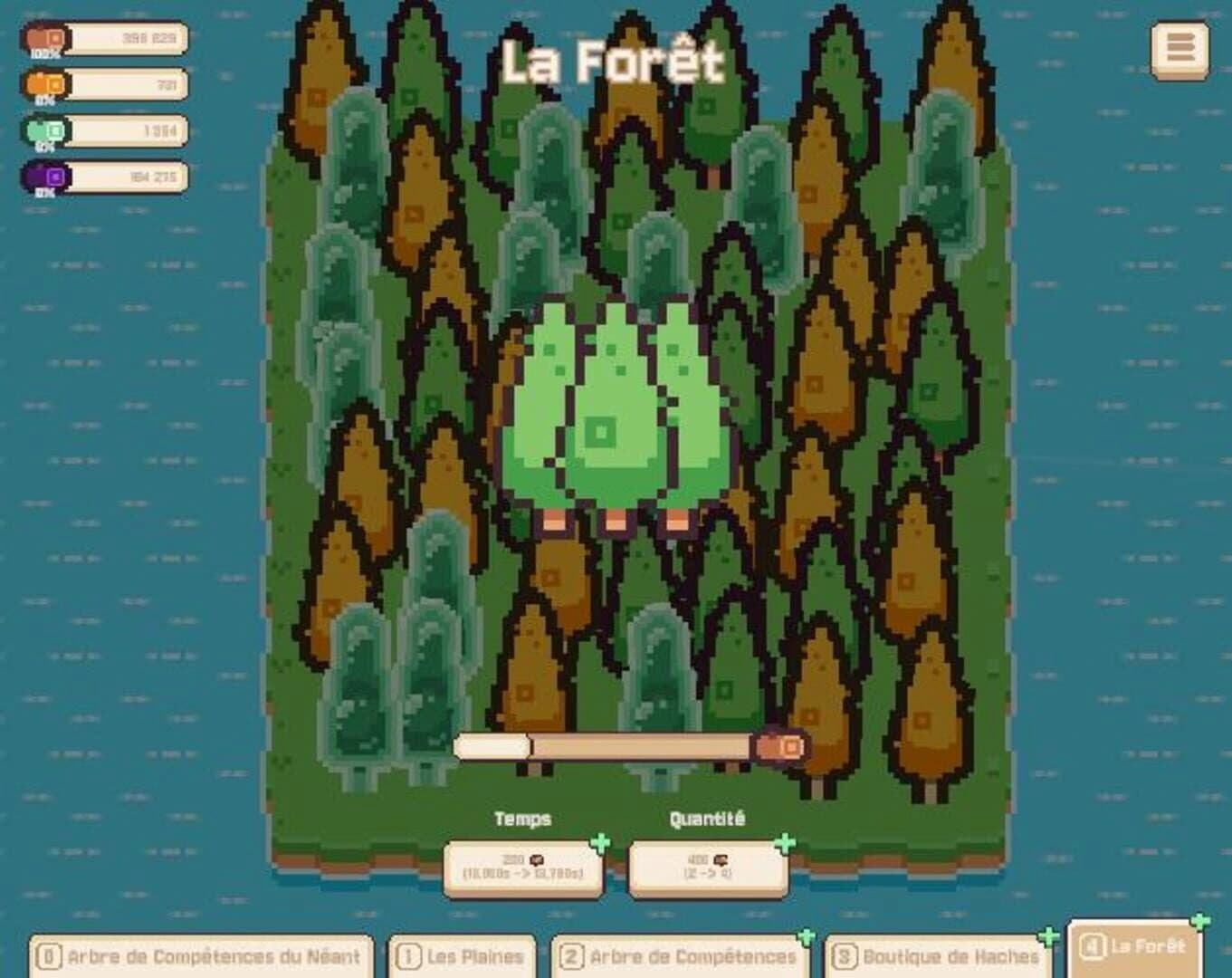
Task: Click the brown wood resource icon
Action: (47, 38)
